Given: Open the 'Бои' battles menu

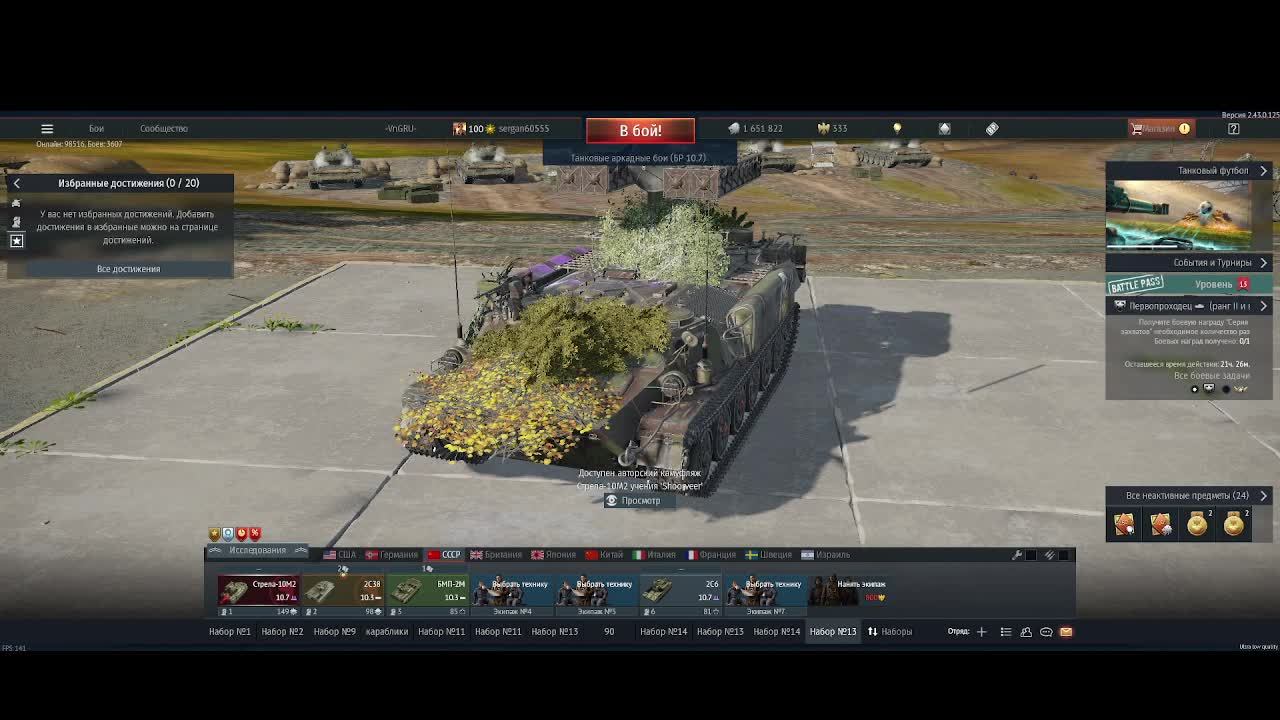Looking at the screenshot, I should (x=96, y=129).
